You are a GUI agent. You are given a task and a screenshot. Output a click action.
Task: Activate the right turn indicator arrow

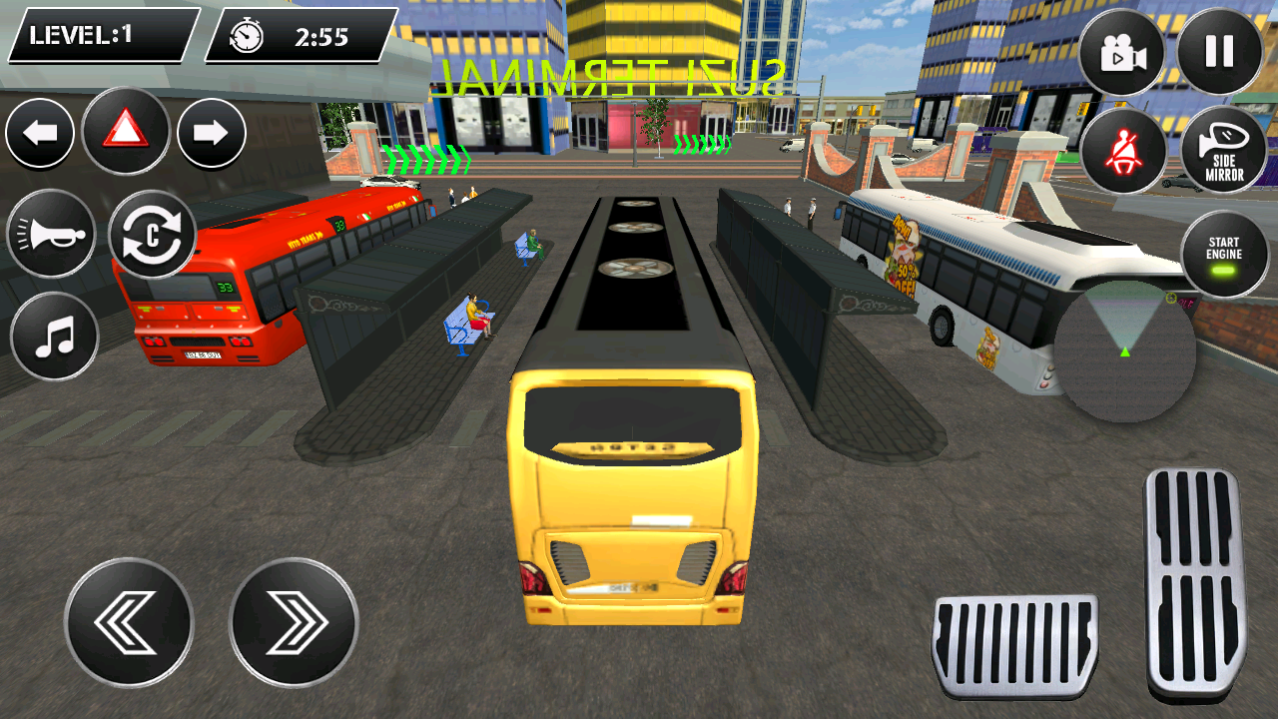coord(212,134)
